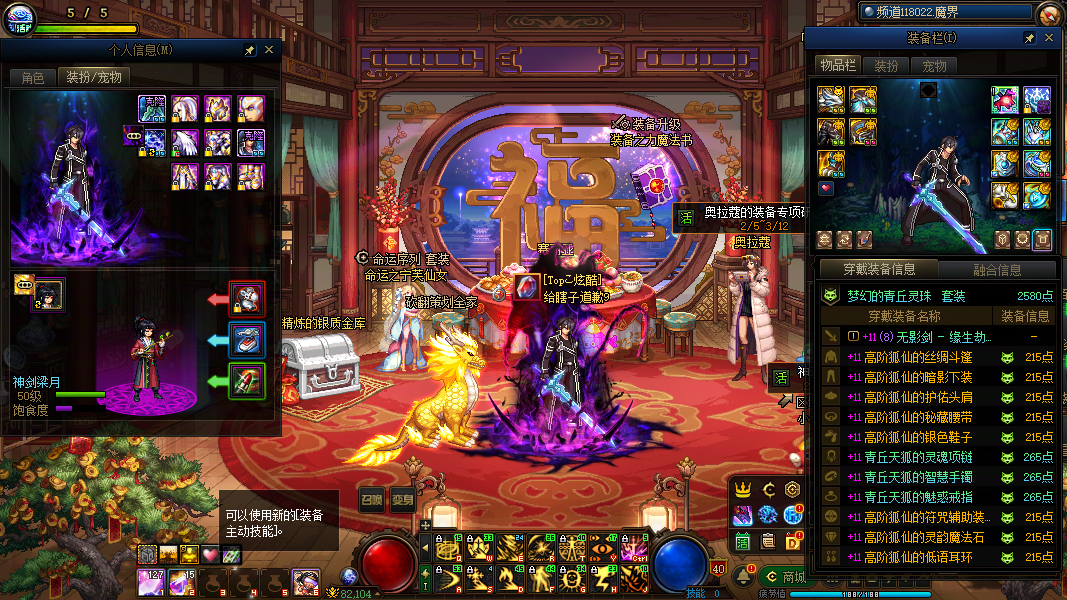The height and width of the screenshot is (600, 1067).
Task: Show the 穿戴装备信息 tab
Action: [877, 269]
